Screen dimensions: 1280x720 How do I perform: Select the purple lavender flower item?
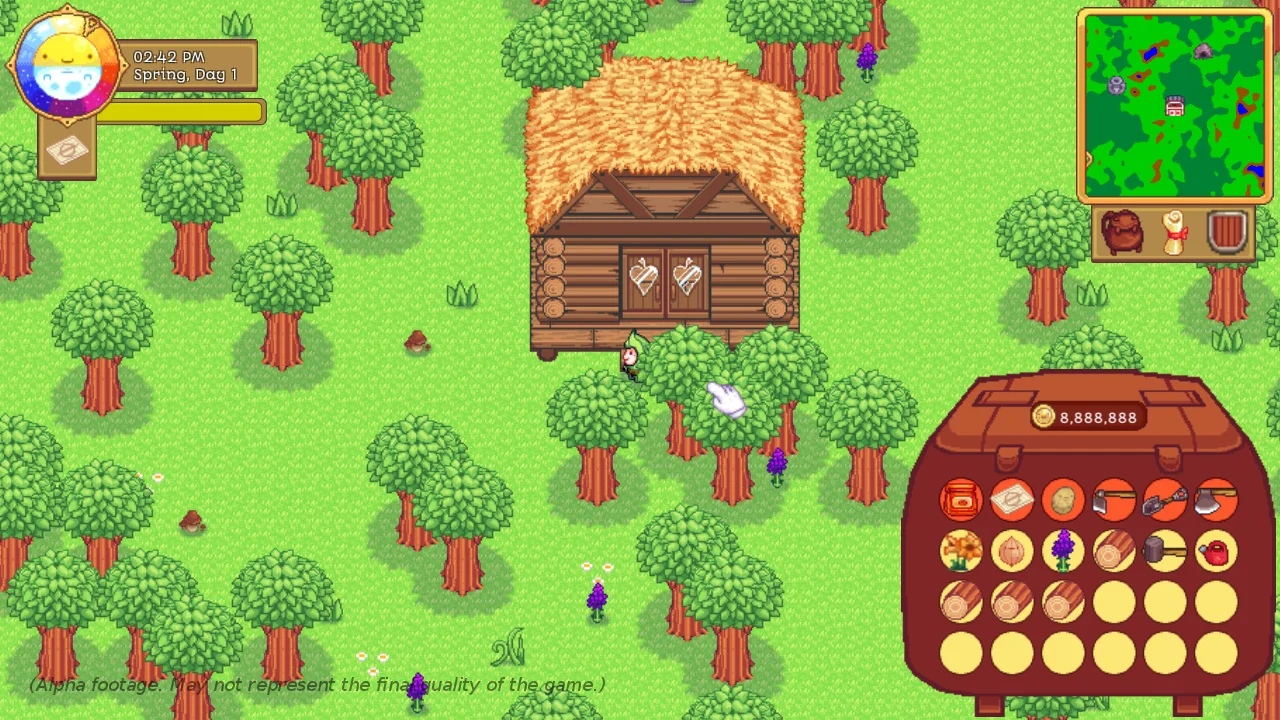pos(1062,552)
